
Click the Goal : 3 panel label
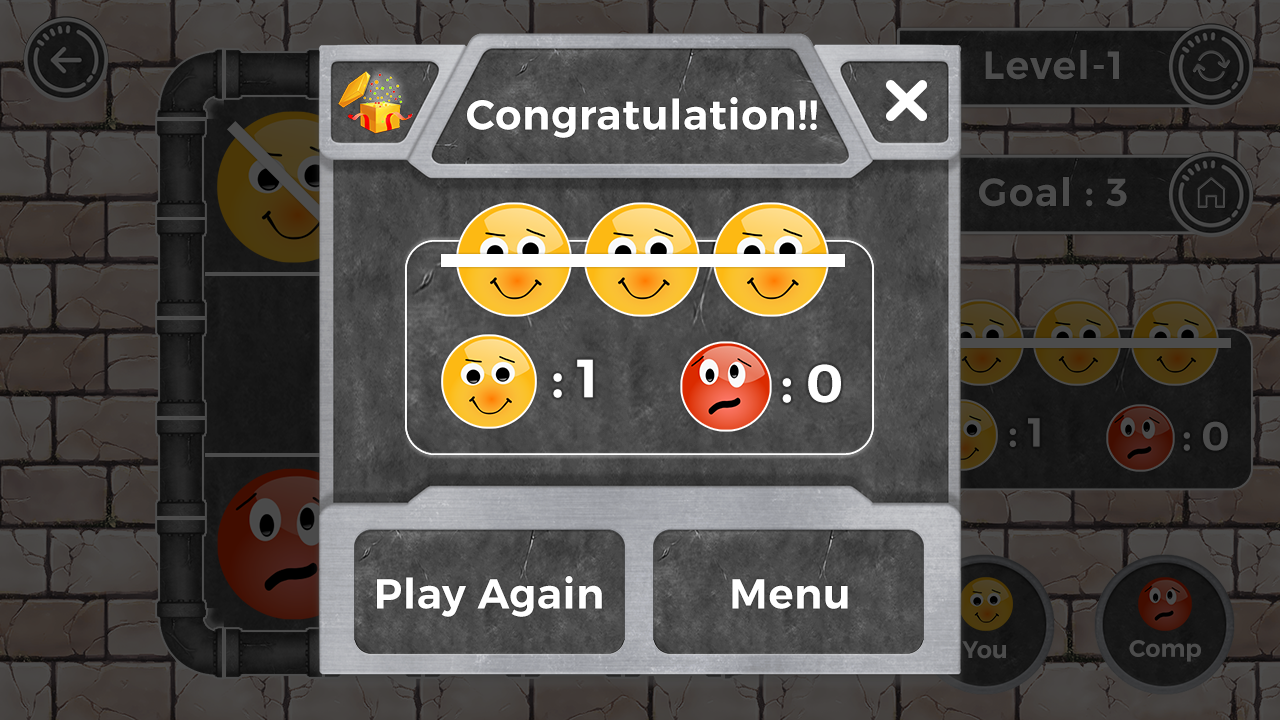tap(1055, 193)
